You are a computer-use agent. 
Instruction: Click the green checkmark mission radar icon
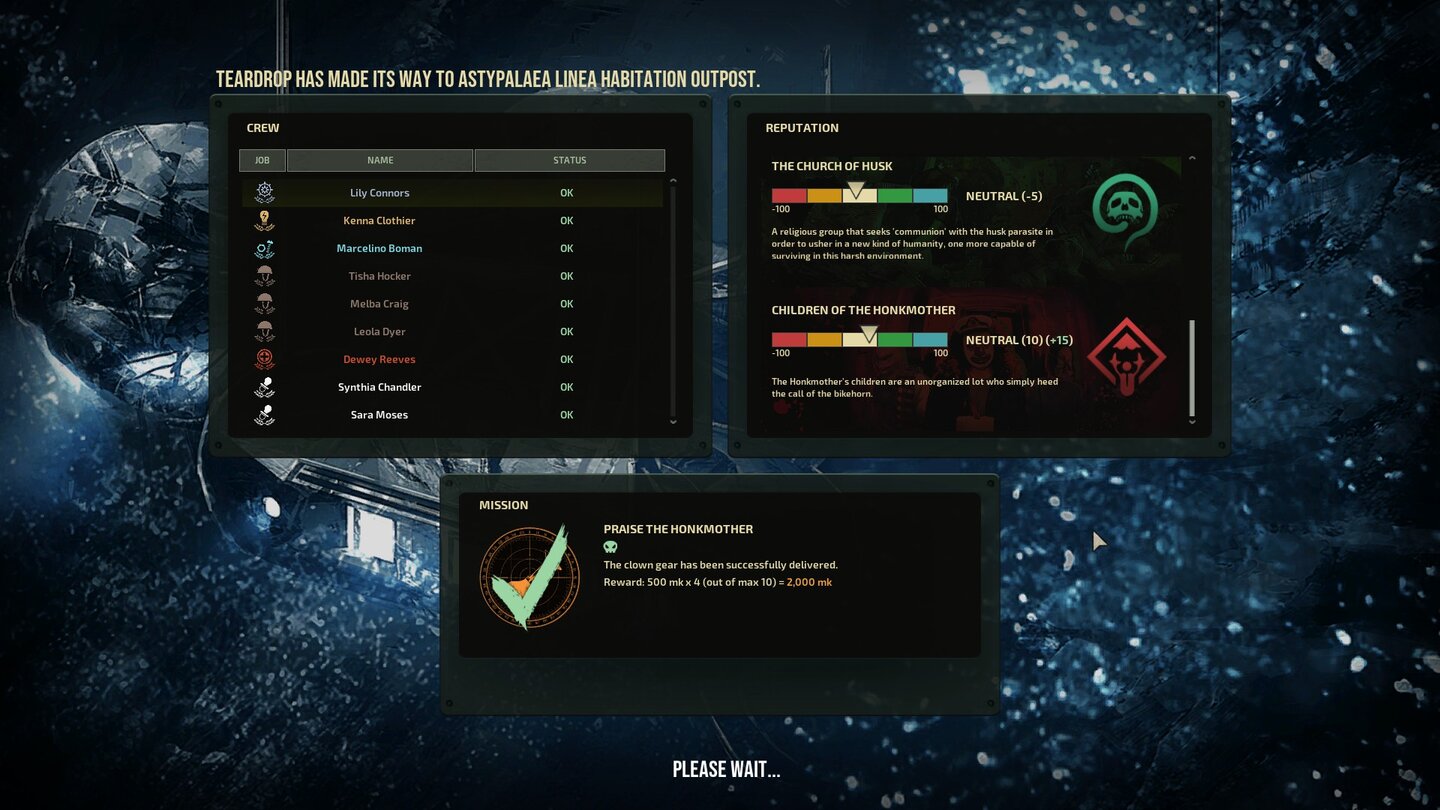click(529, 572)
